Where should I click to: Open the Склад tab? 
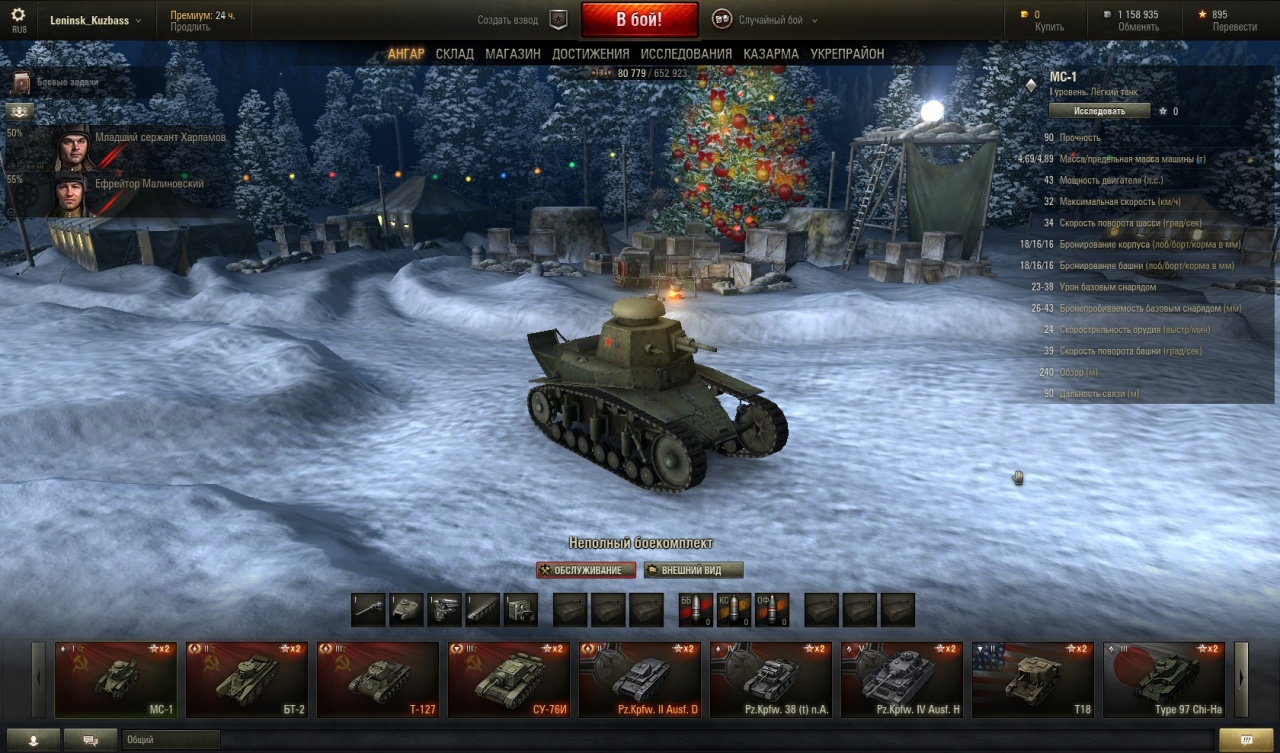pos(455,54)
